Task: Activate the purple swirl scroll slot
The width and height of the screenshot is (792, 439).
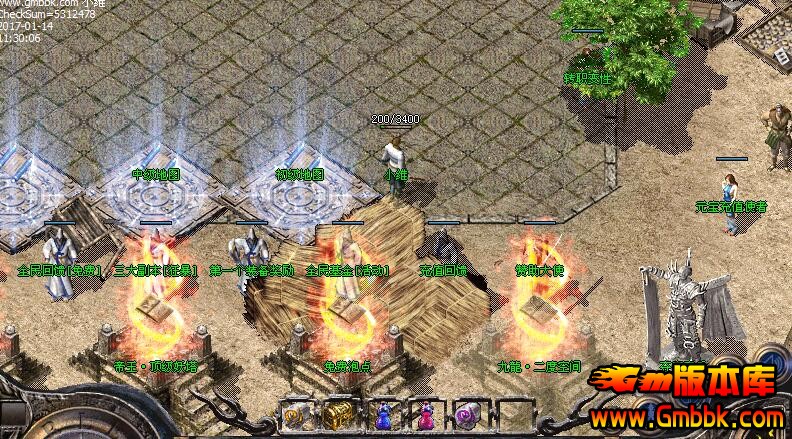Action: tap(469, 414)
